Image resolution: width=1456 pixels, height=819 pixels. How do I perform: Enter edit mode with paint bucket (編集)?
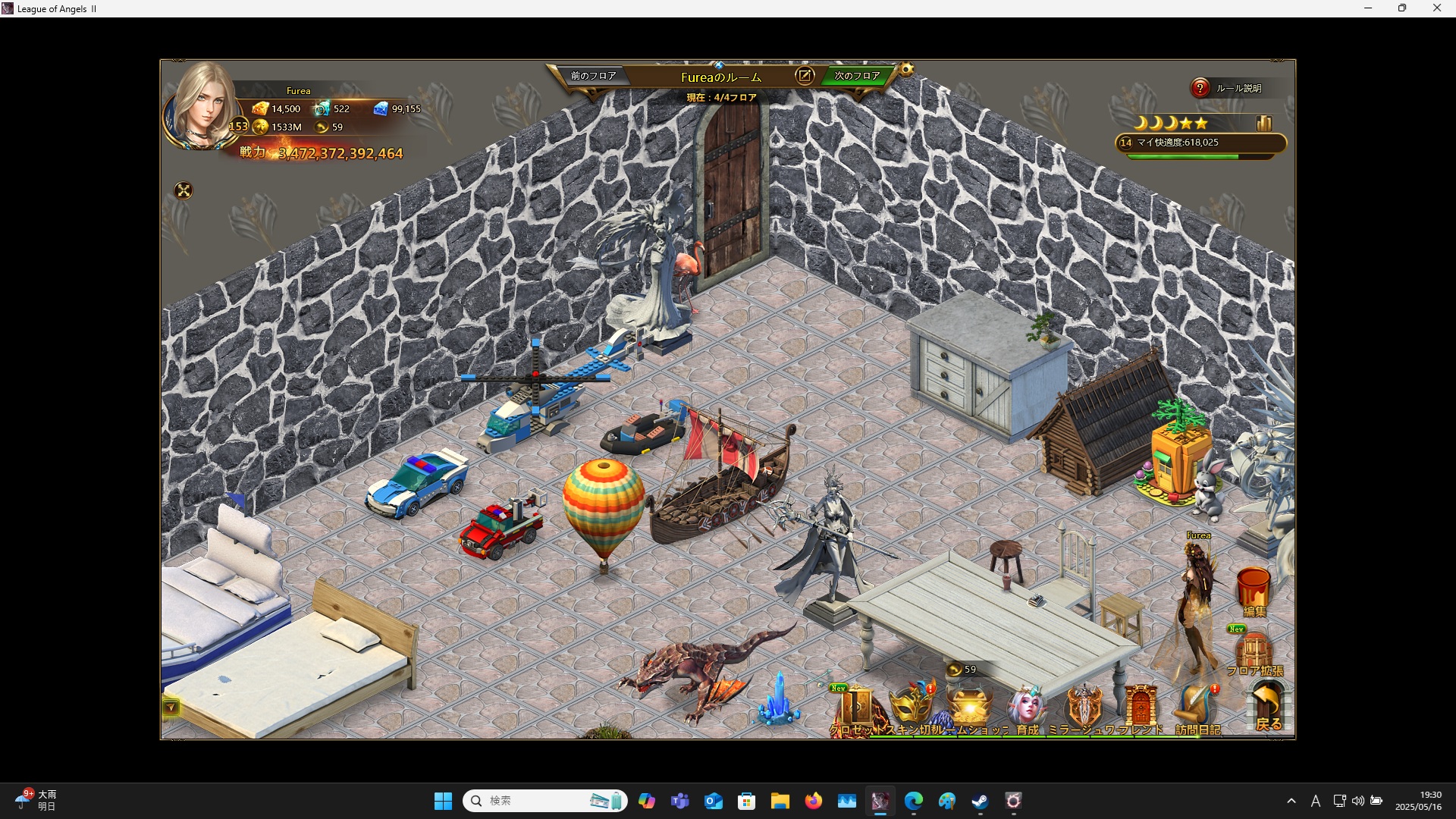(x=1254, y=590)
